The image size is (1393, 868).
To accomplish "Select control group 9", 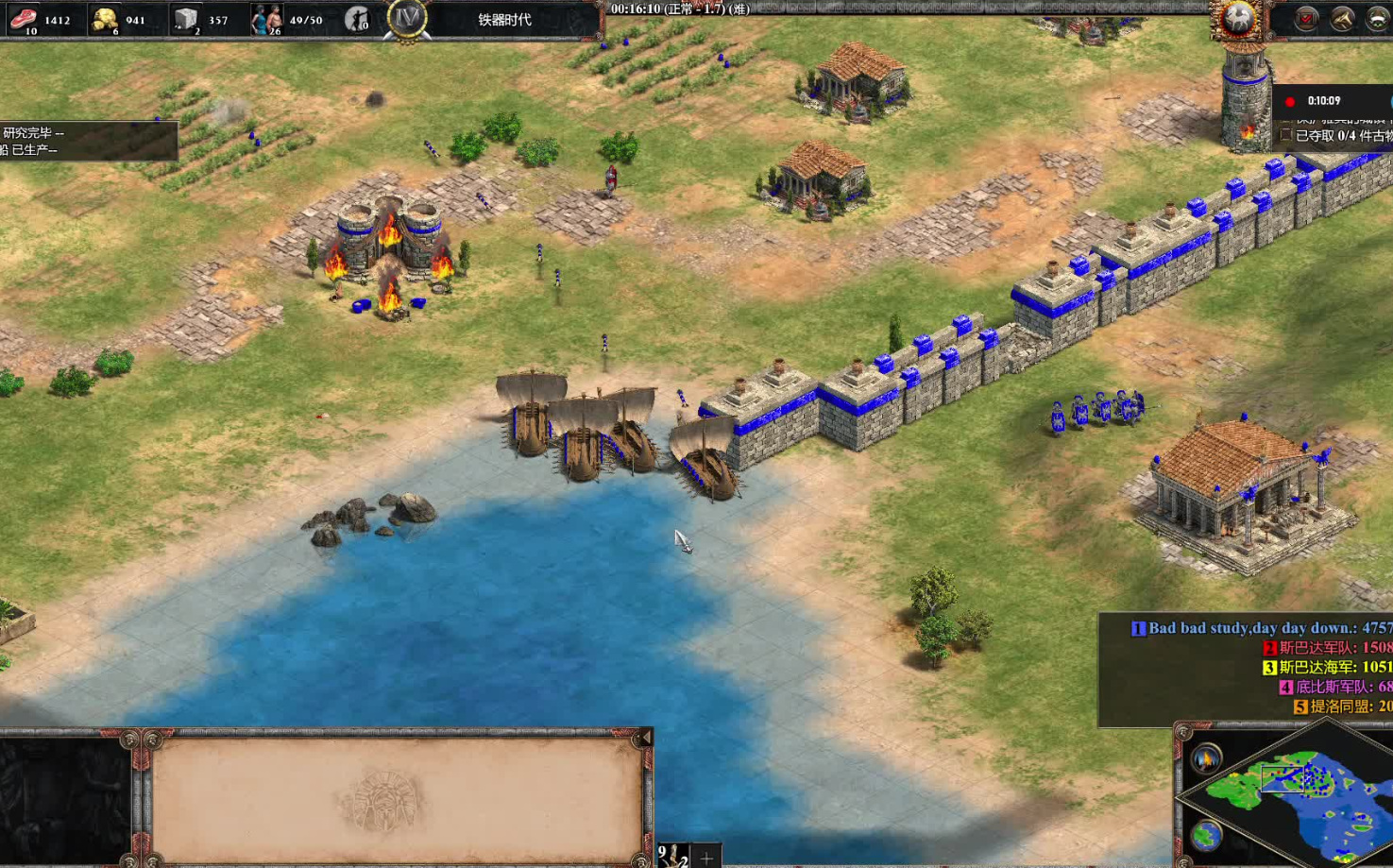I will pyautogui.click(x=672, y=856).
